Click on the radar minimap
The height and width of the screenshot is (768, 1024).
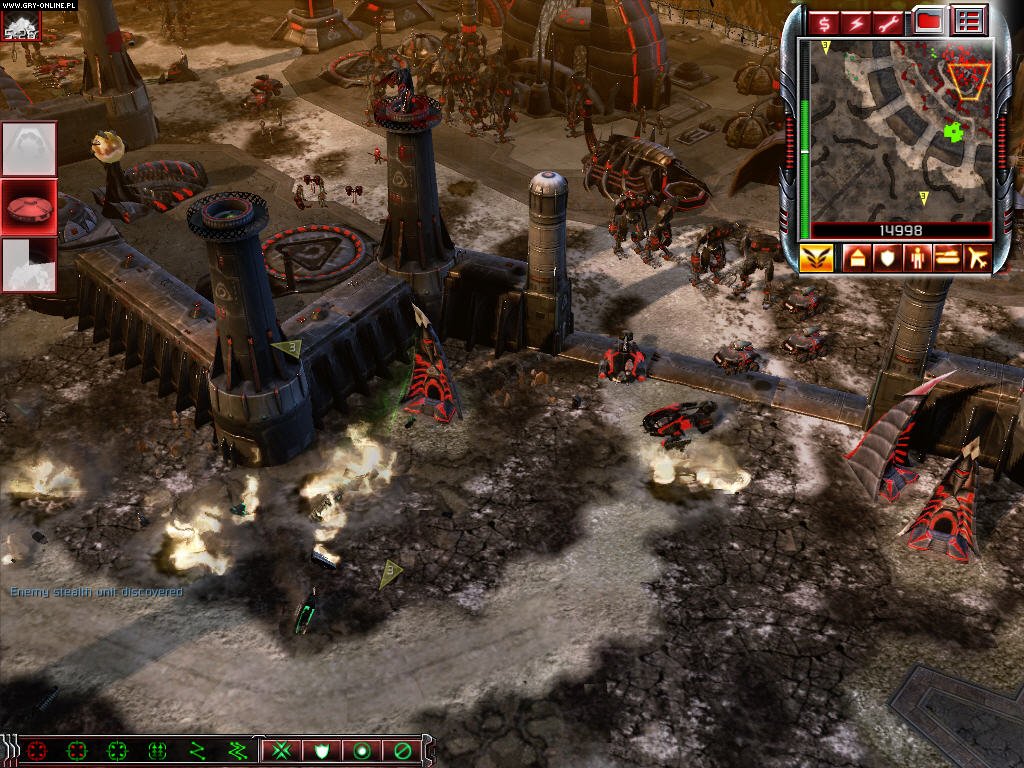[x=900, y=128]
